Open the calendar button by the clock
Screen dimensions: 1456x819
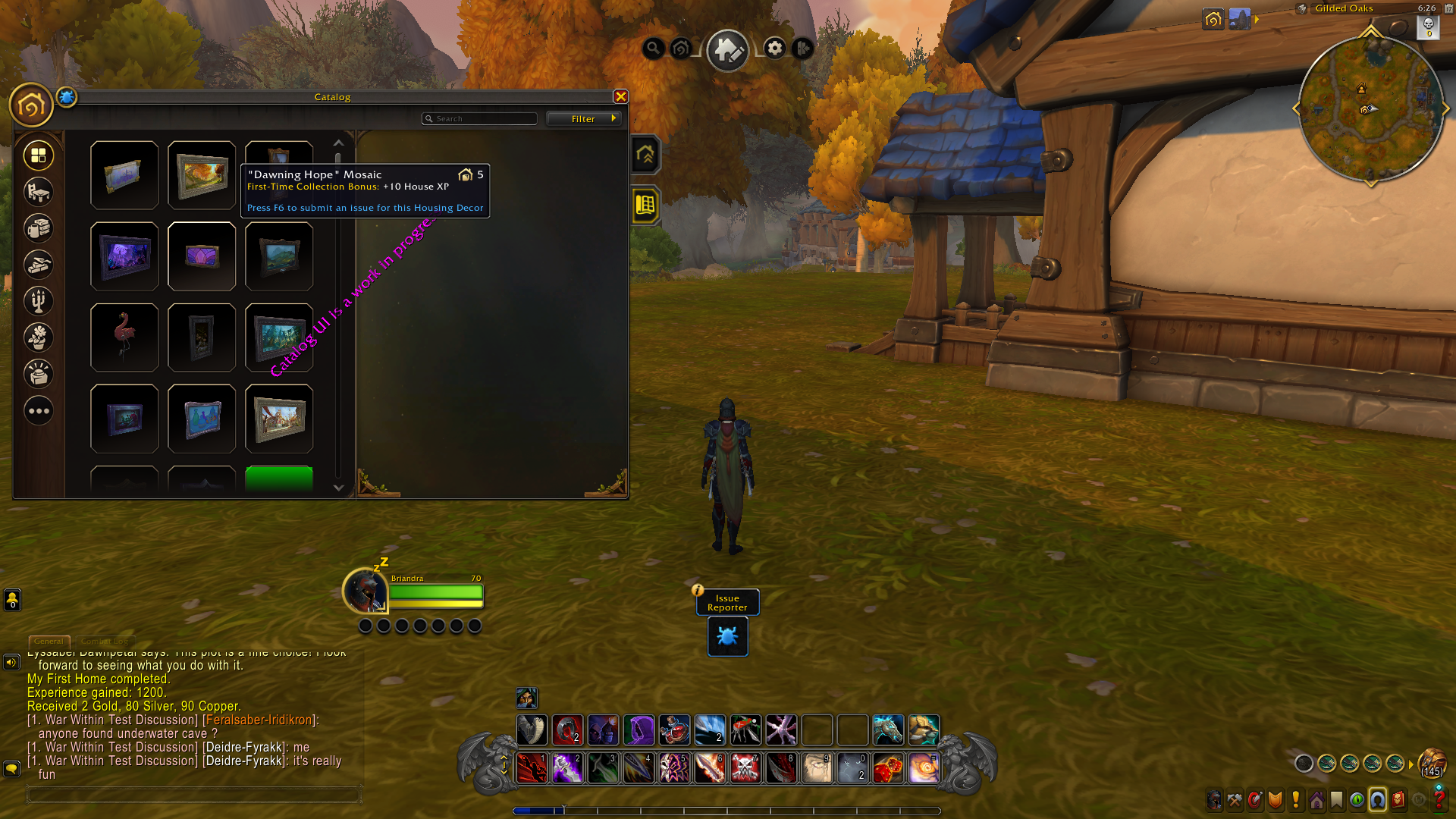pos(1448,8)
